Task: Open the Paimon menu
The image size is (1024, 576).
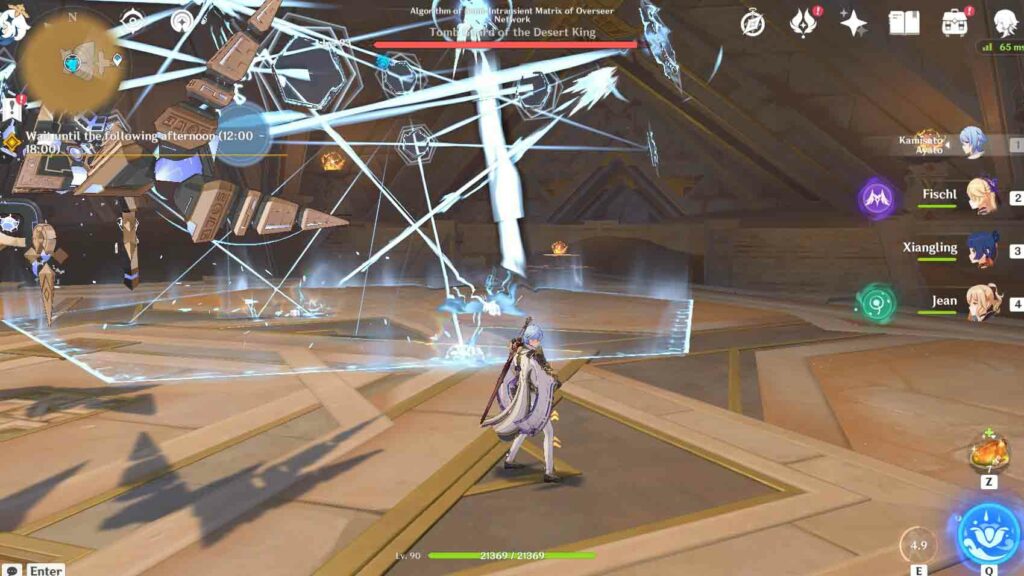Action: click(x=12, y=24)
